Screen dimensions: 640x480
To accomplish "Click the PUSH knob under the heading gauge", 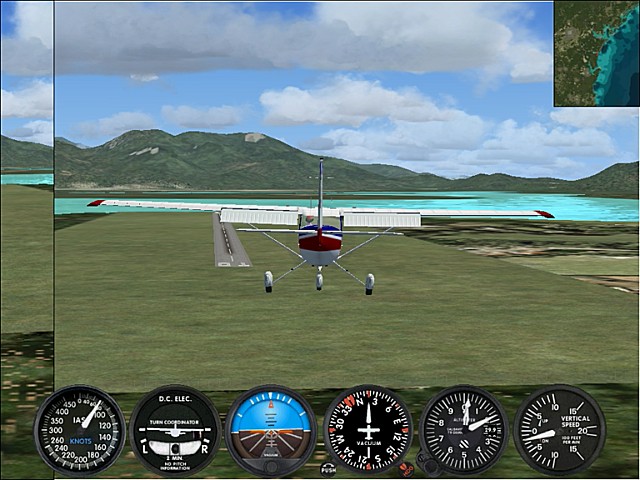I will pos(328,467).
